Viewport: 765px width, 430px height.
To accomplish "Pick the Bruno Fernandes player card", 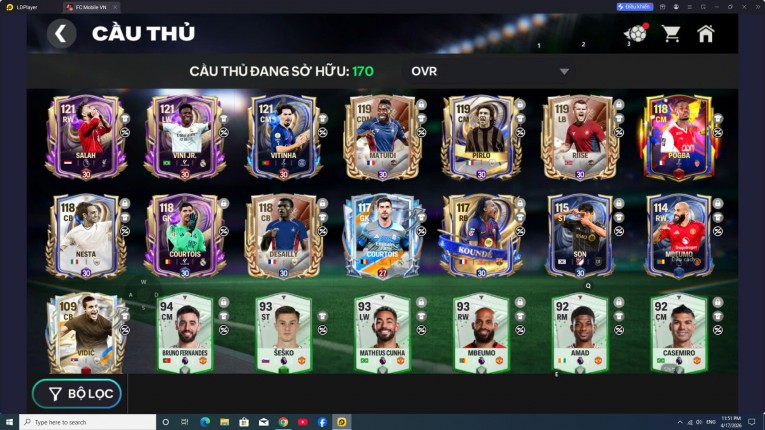I will pos(184,333).
